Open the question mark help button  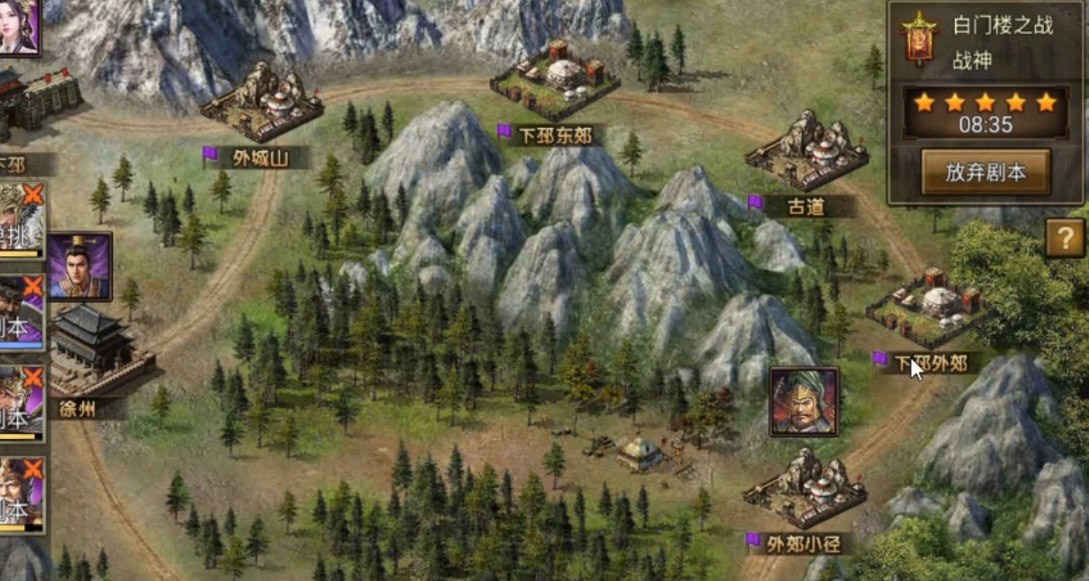(1065, 238)
